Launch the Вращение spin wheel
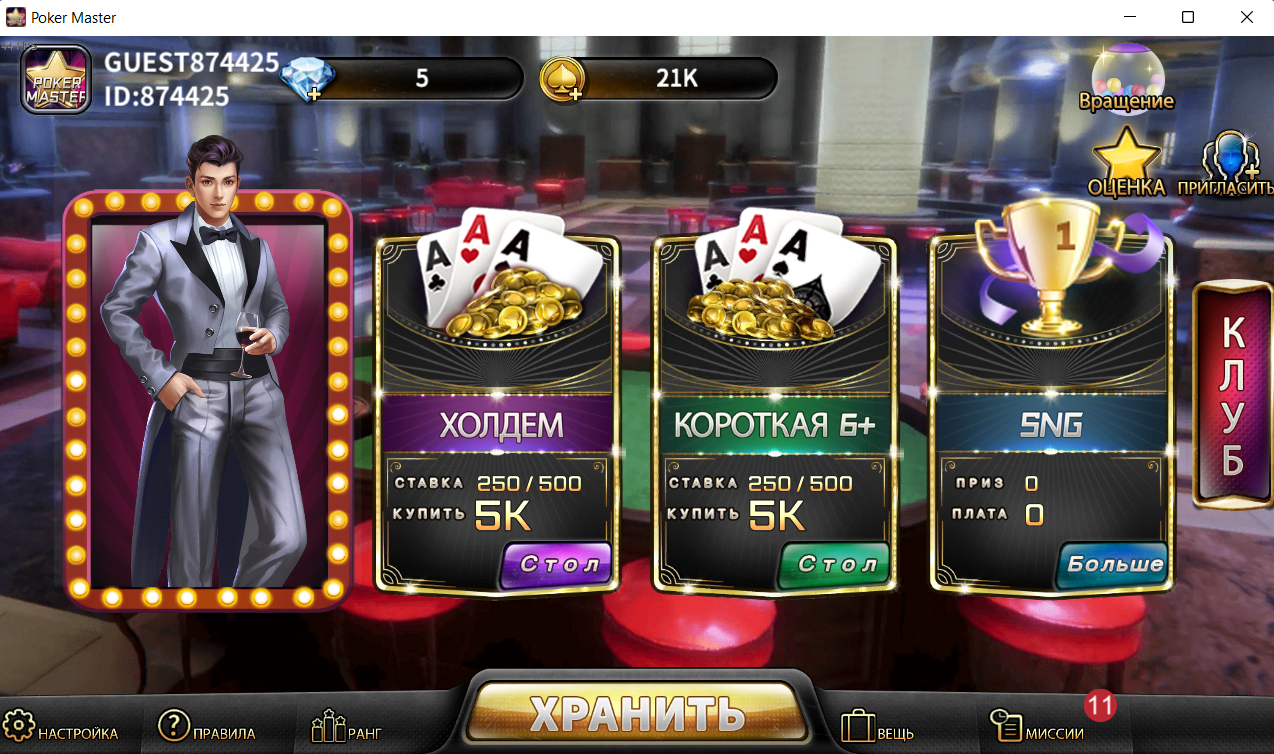The height and width of the screenshot is (754, 1274). pyautogui.click(x=1126, y=79)
